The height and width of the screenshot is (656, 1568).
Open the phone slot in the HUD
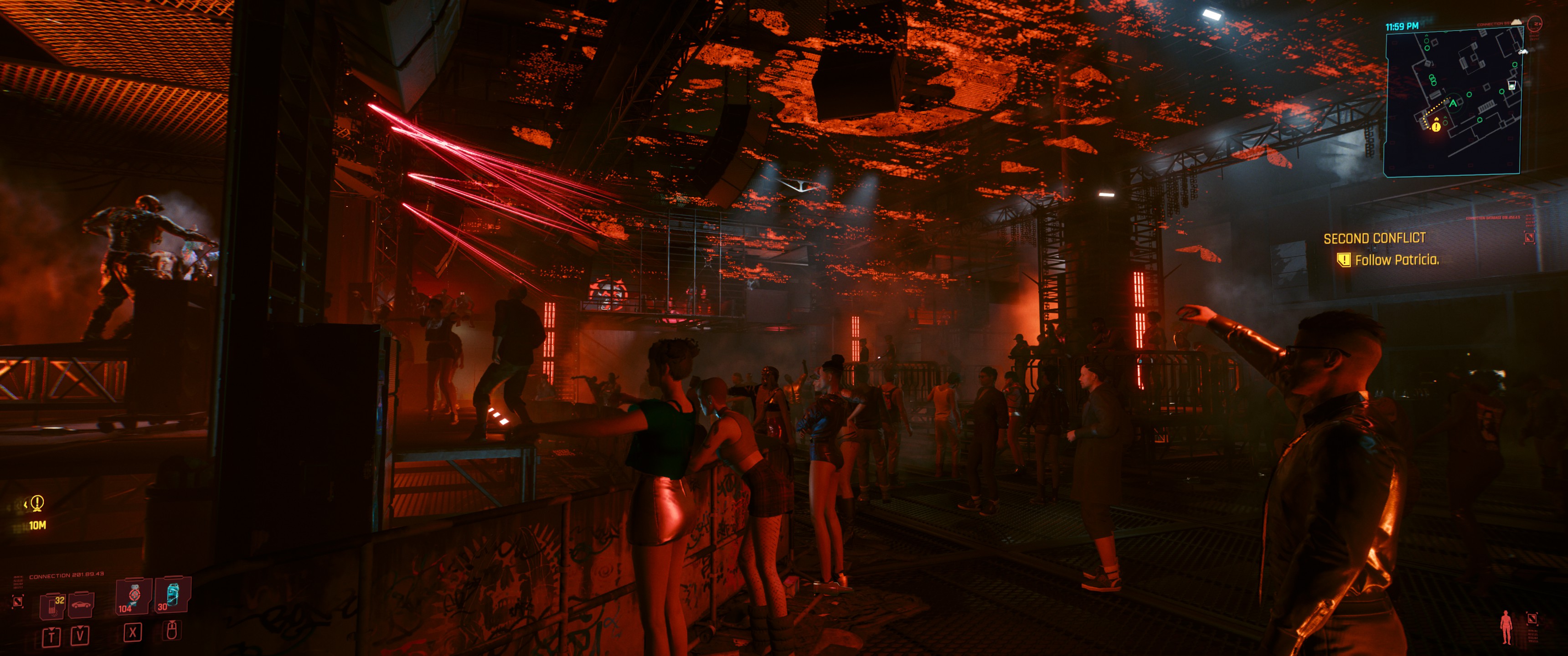pos(53,605)
